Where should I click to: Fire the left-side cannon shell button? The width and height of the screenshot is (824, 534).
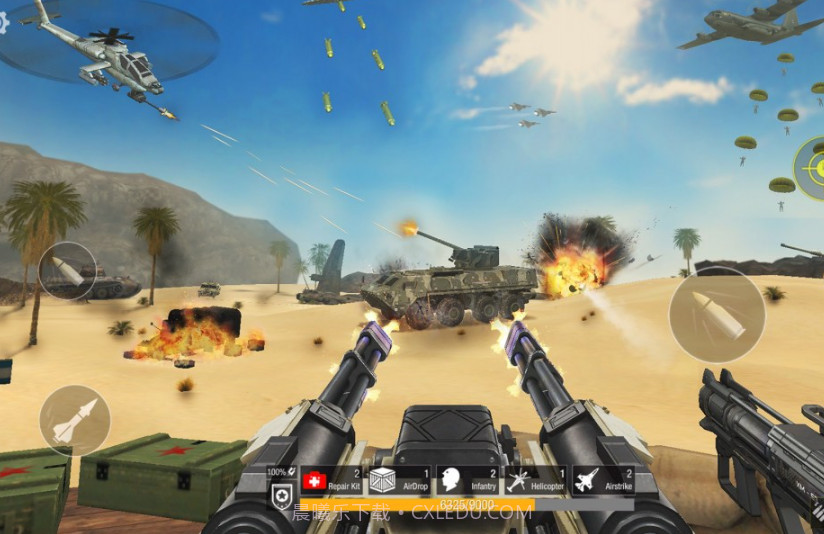pos(68,271)
